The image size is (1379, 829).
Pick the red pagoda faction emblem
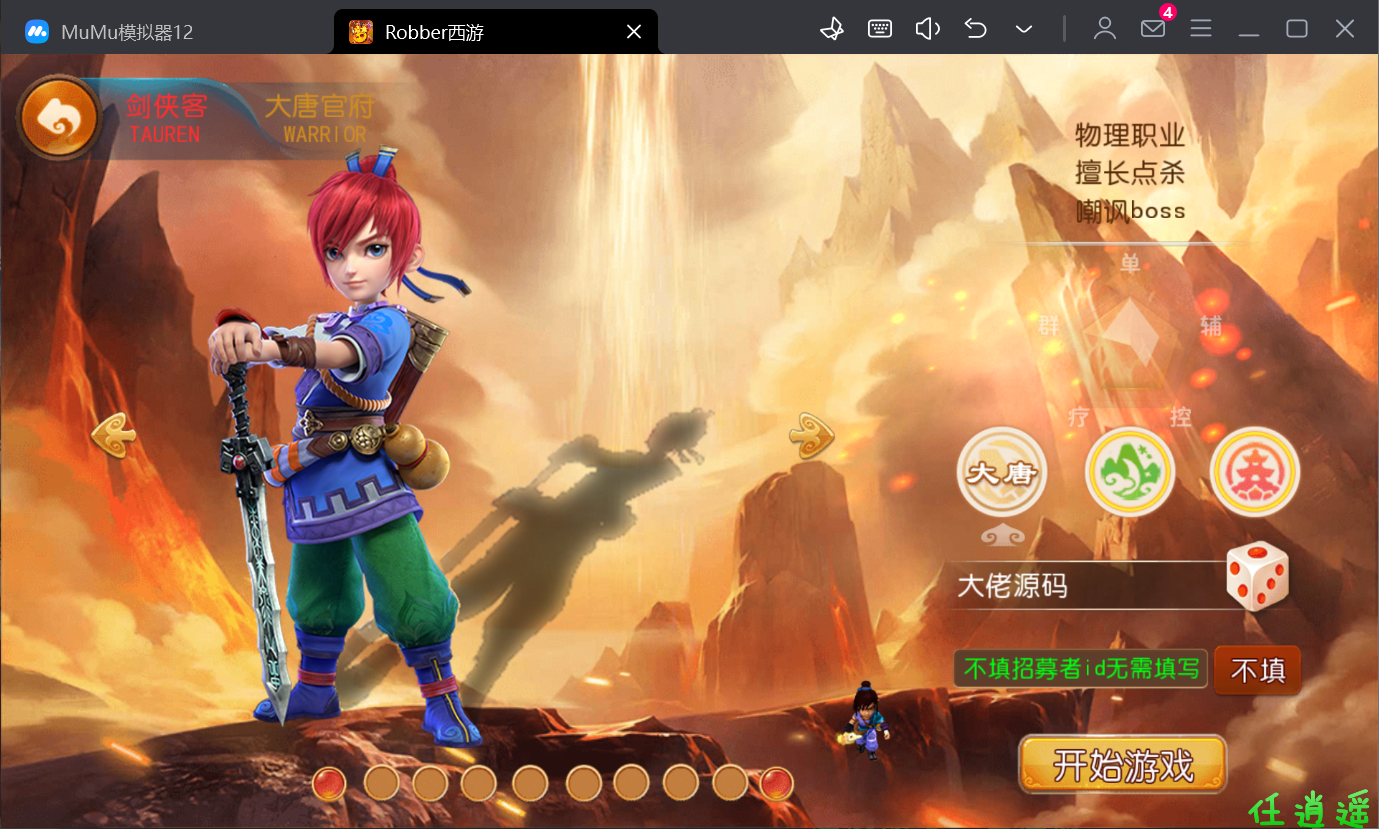tap(1254, 472)
